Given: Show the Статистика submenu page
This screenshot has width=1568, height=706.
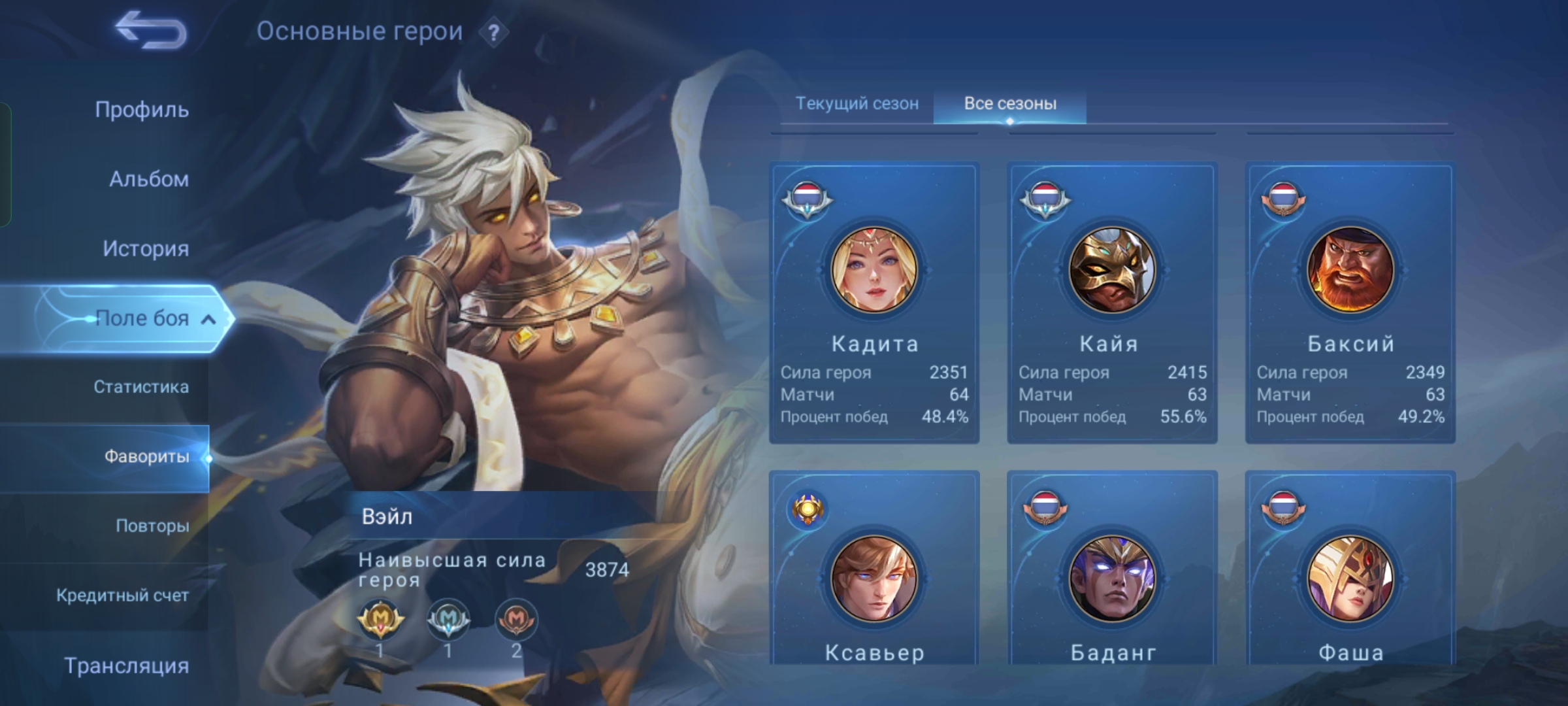Looking at the screenshot, I should 140,387.
